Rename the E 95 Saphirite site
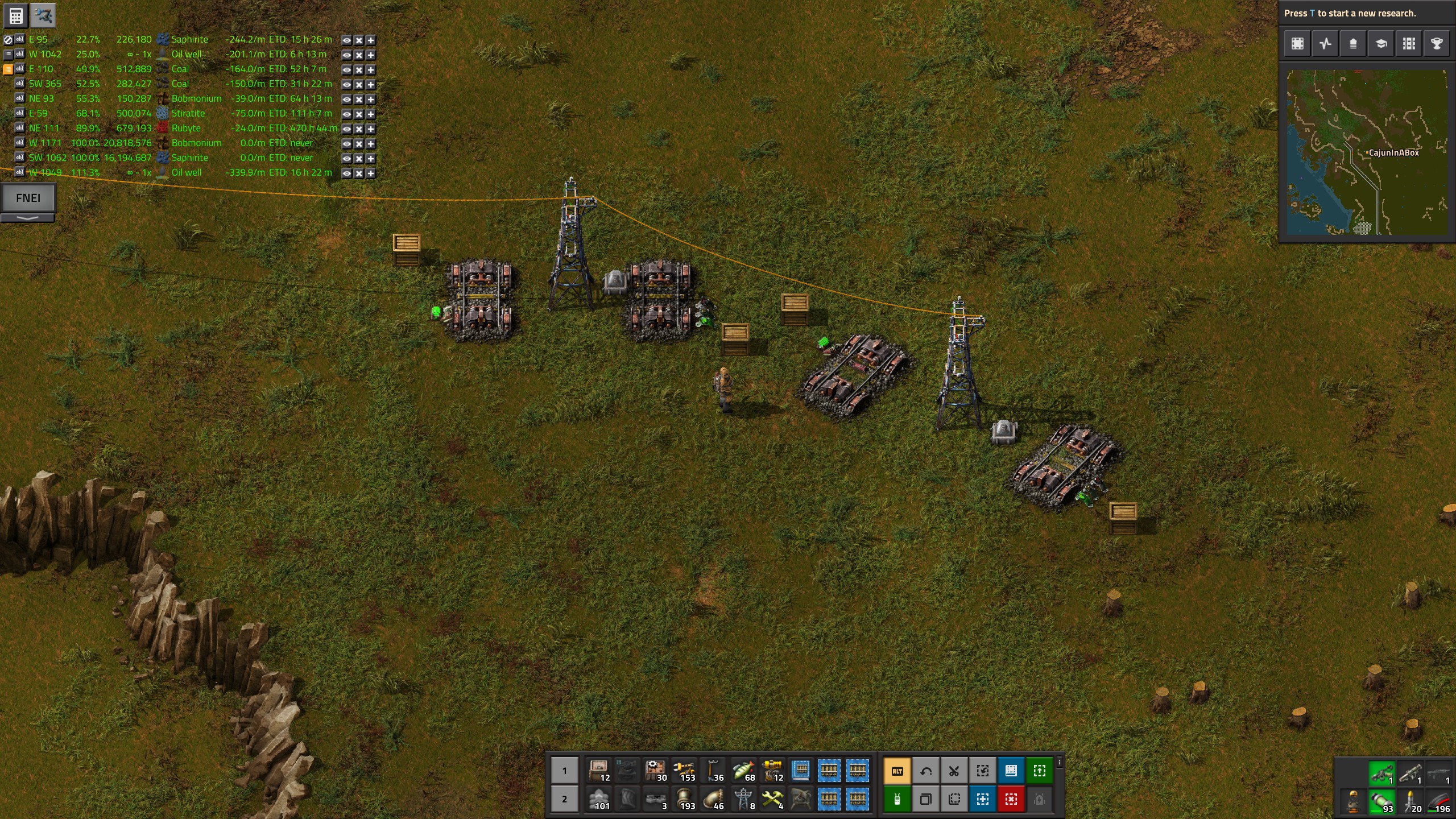Viewport: 1456px width, 819px height. tap(20, 40)
